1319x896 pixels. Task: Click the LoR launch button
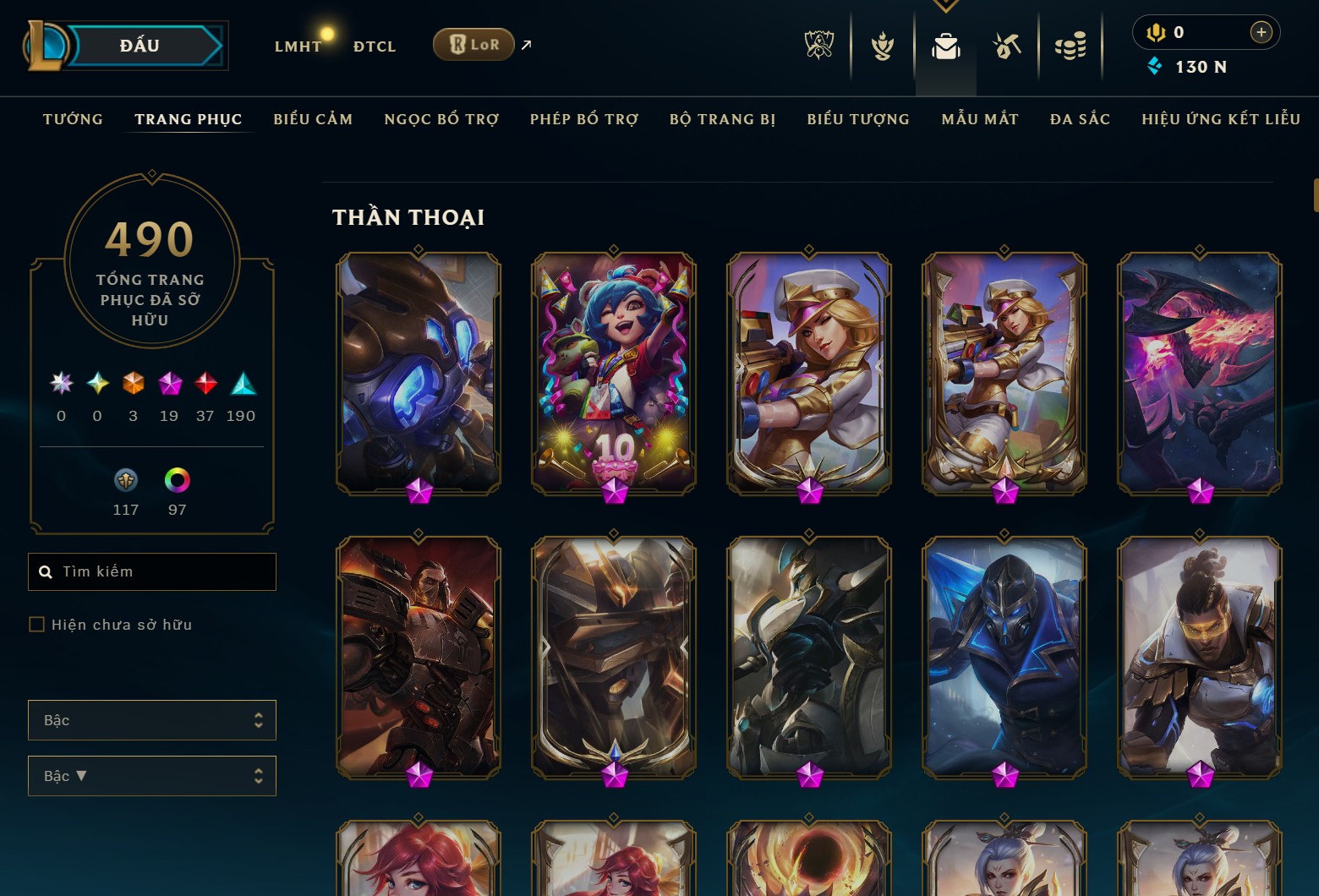click(x=473, y=44)
